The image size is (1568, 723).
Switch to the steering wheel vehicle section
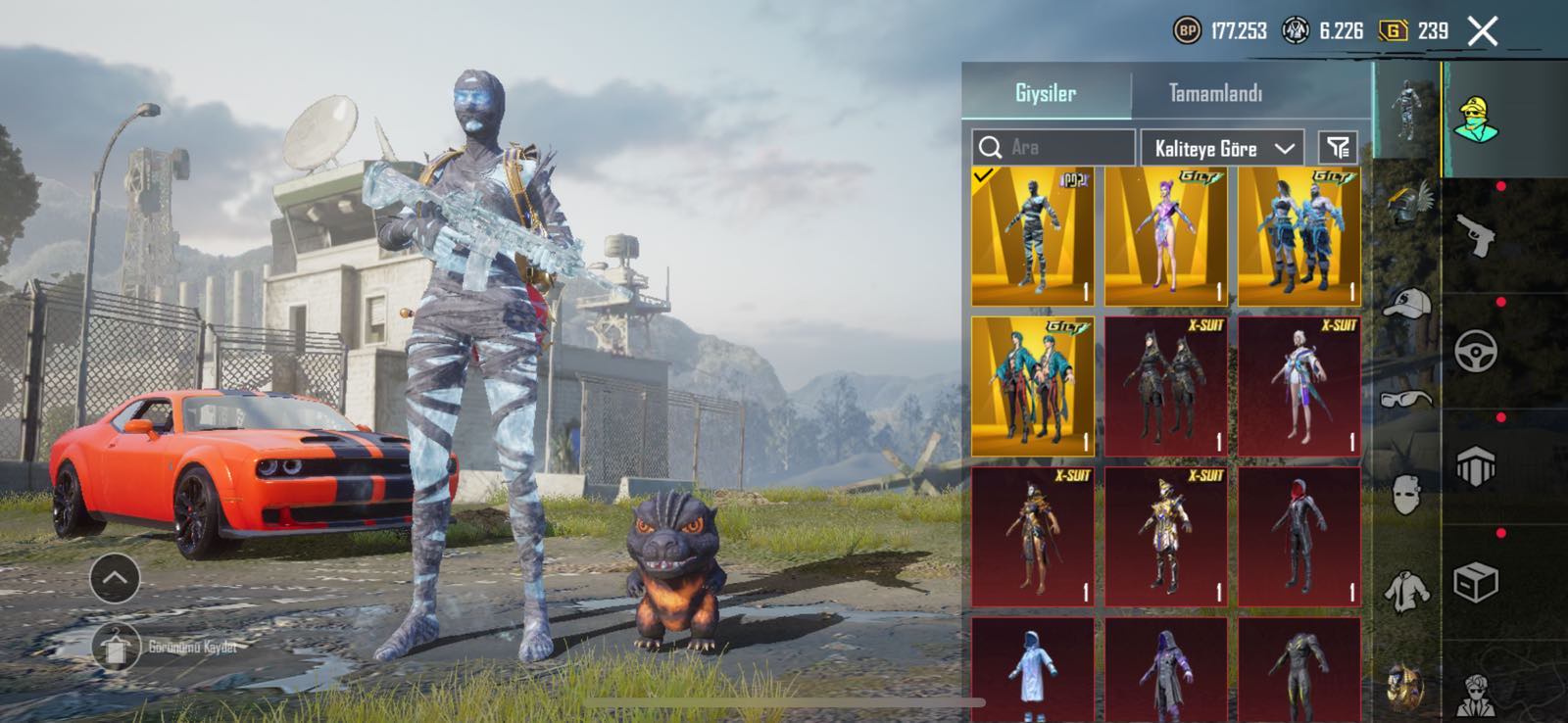[x=1476, y=351]
